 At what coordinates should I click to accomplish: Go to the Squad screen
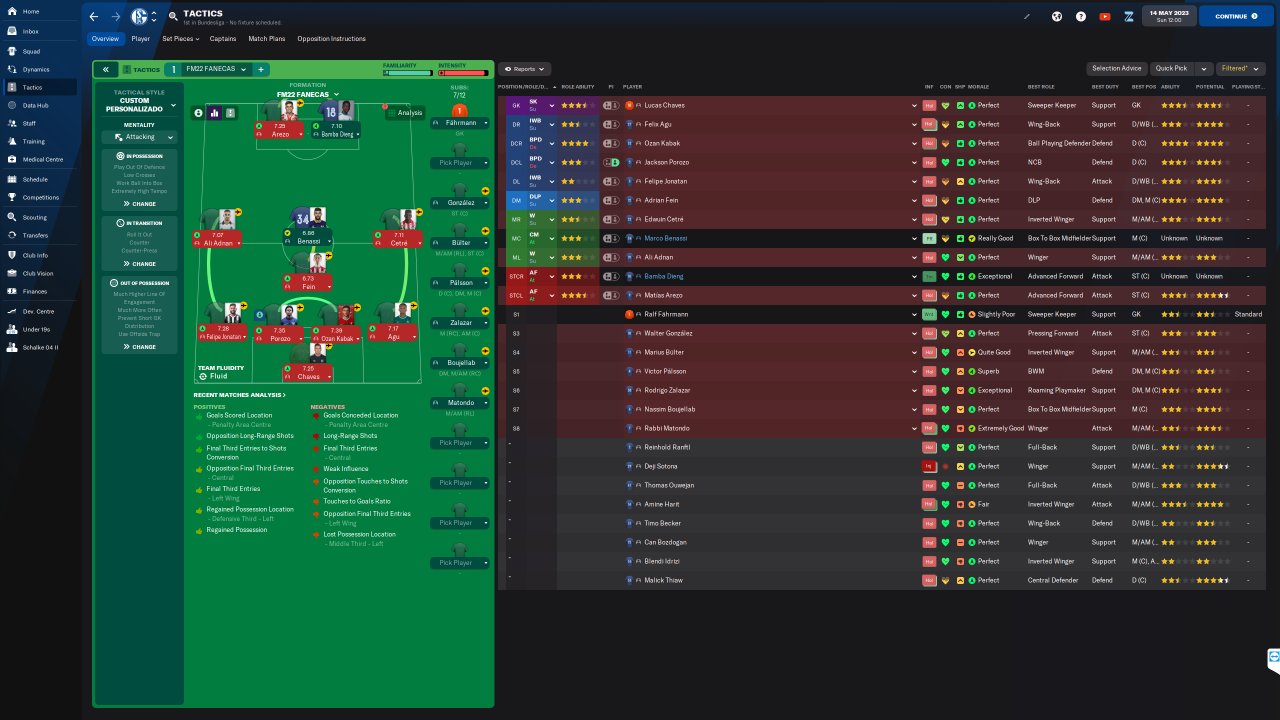pyautogui.click(x=31, y=50)
